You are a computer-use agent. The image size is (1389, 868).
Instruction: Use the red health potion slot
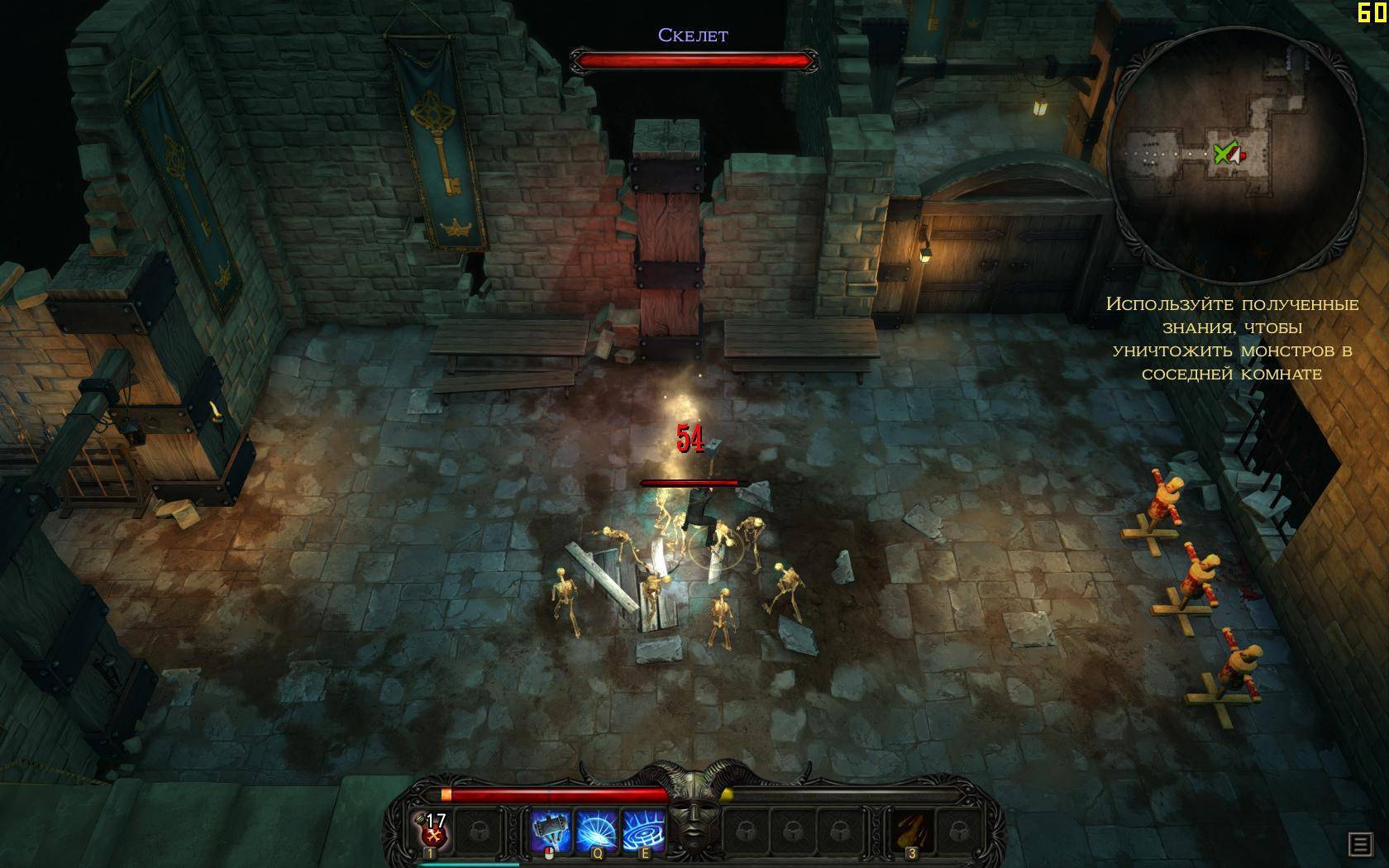pos(431,829)
